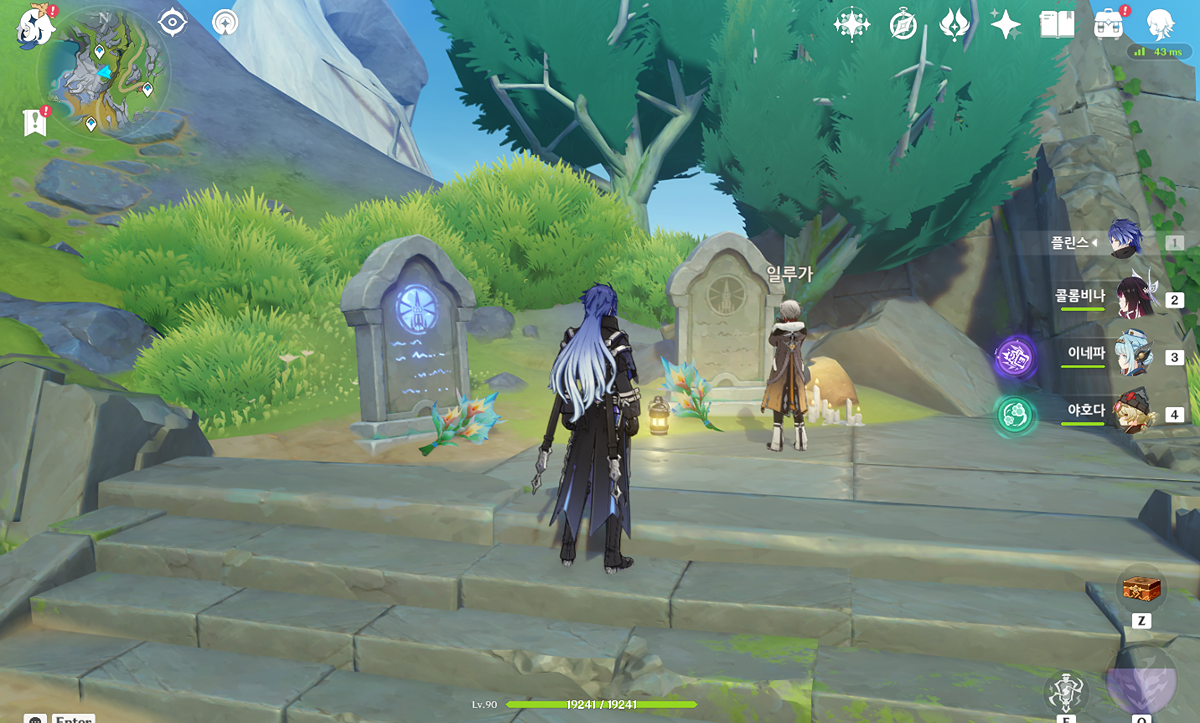Image resolution: width=1200 pixels, height=723 pixels.
Task: Open the compass icon in top bar
Action: (903, 25)
